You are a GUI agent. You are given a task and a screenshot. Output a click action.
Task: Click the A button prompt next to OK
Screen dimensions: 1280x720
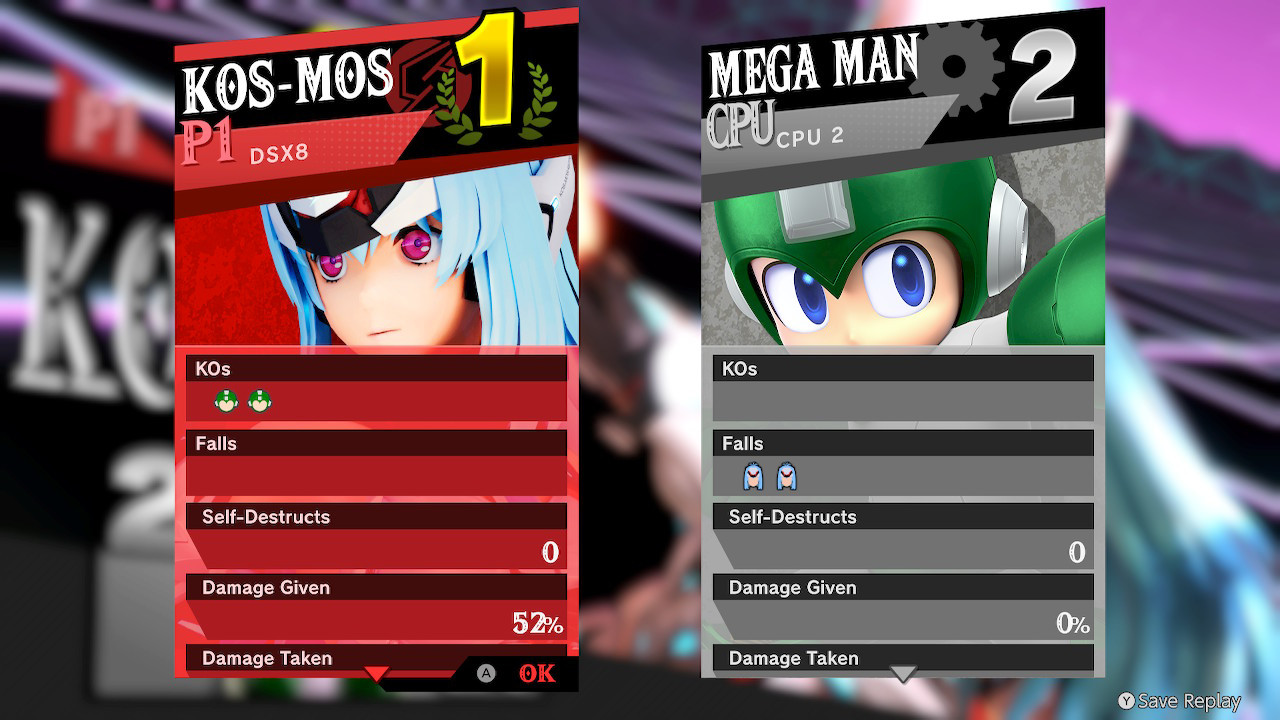(487, 673)
